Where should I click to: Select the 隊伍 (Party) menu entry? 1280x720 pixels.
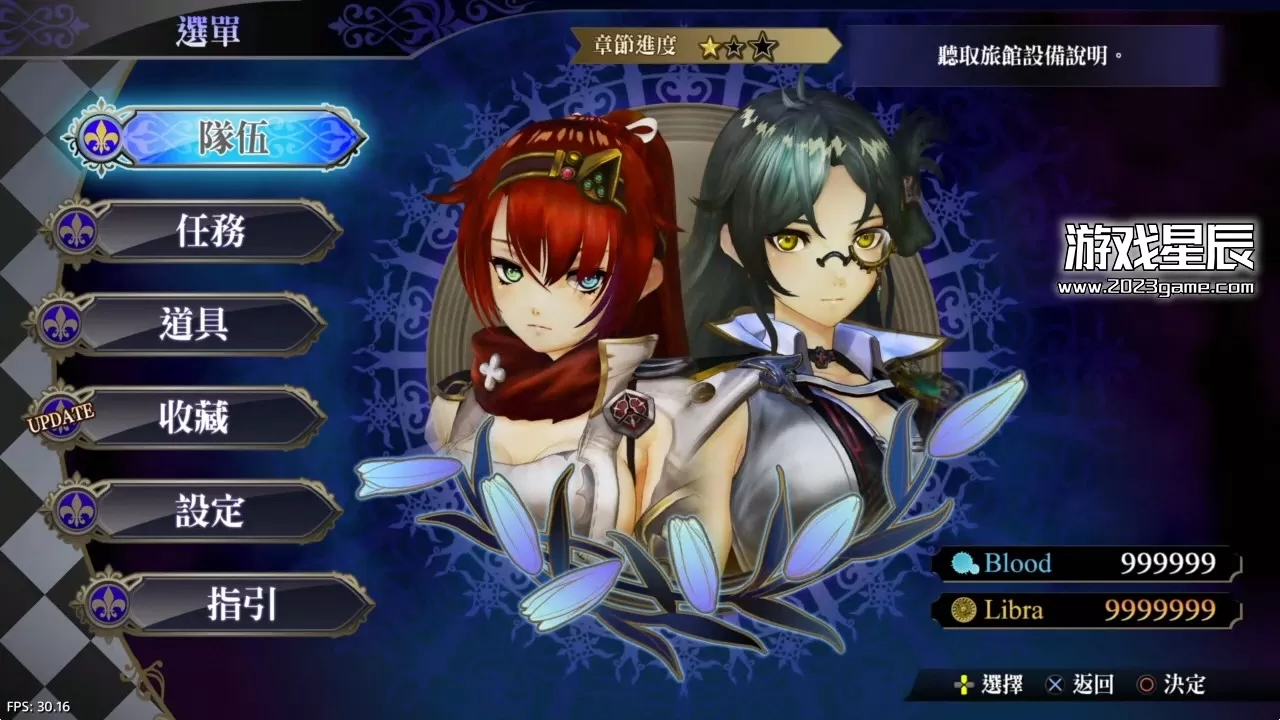point(232,138)
